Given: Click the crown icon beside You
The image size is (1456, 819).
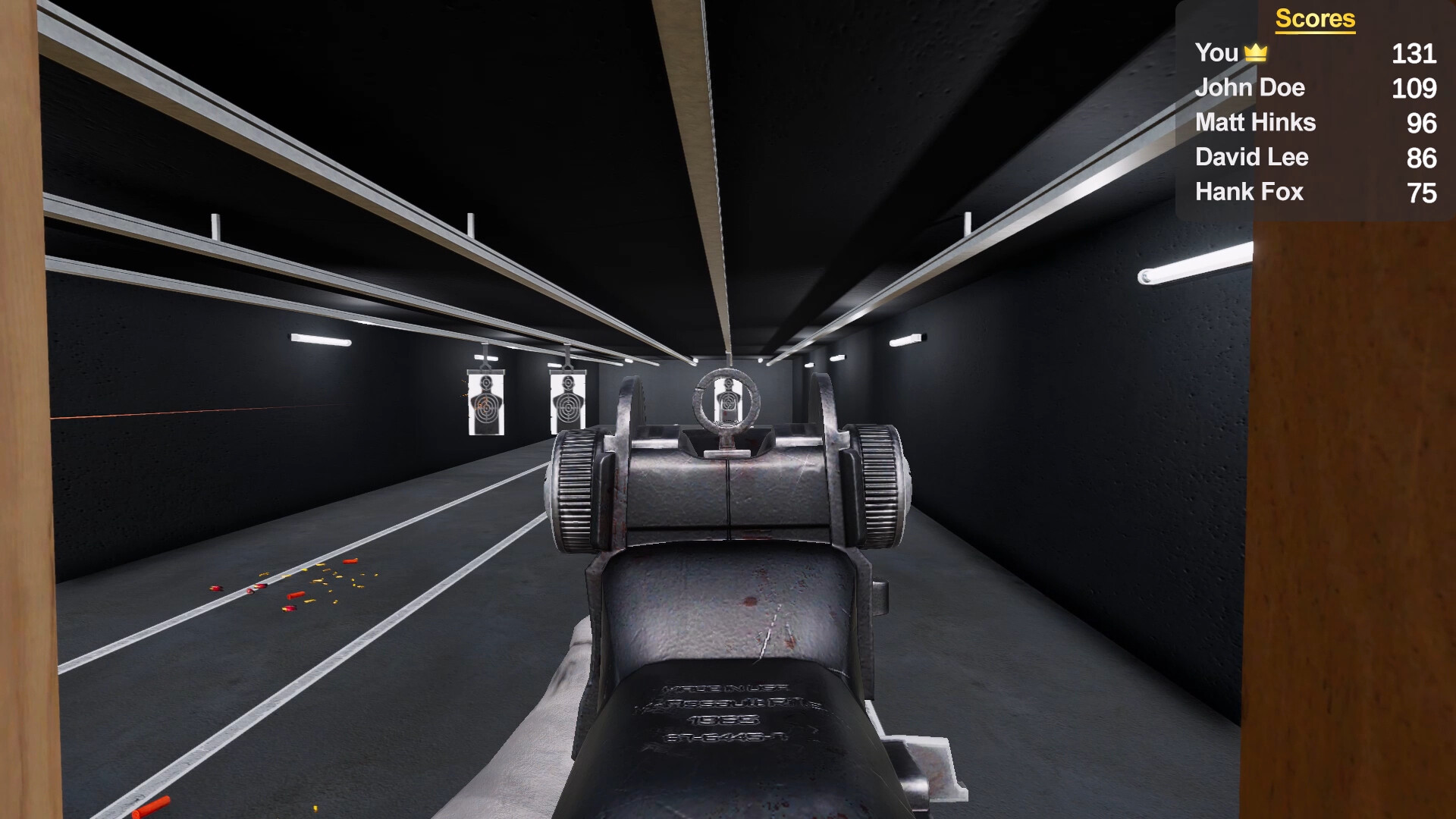Looking at the screenshot, I should coord(1256,52).
